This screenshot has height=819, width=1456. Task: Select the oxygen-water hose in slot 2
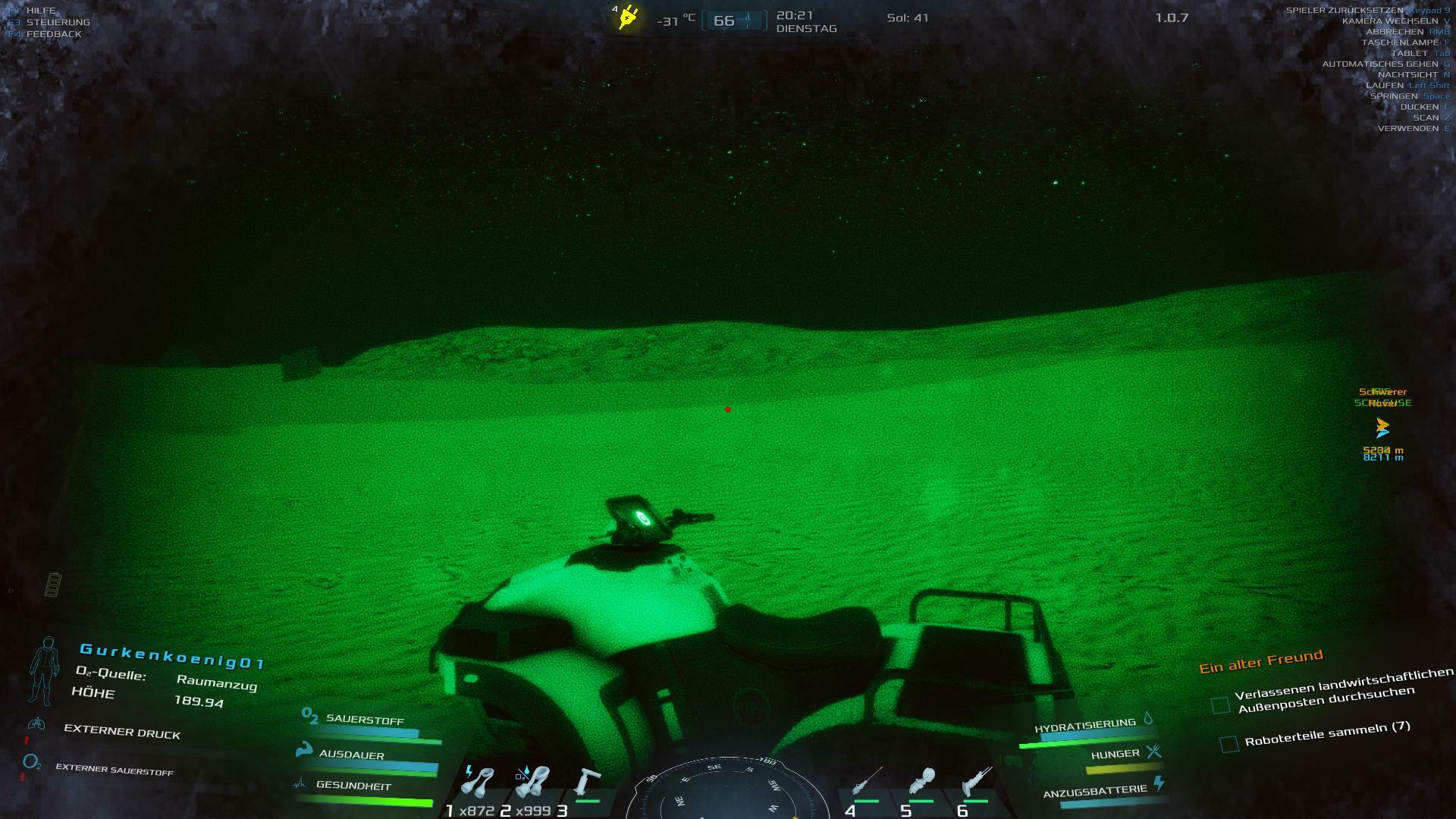[532, 783]
